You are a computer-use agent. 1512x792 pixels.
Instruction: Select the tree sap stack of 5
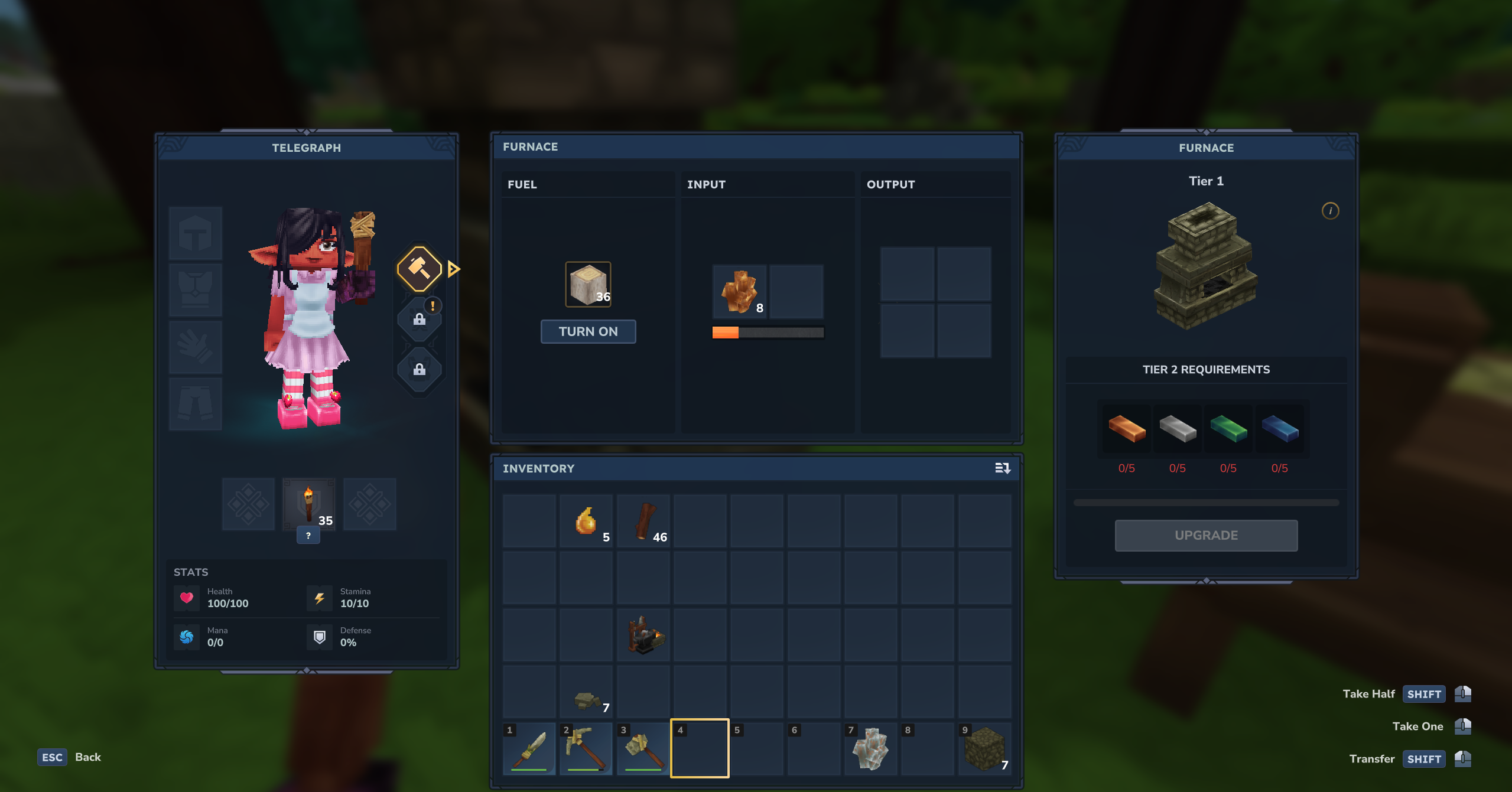click(x=586, y=521)
